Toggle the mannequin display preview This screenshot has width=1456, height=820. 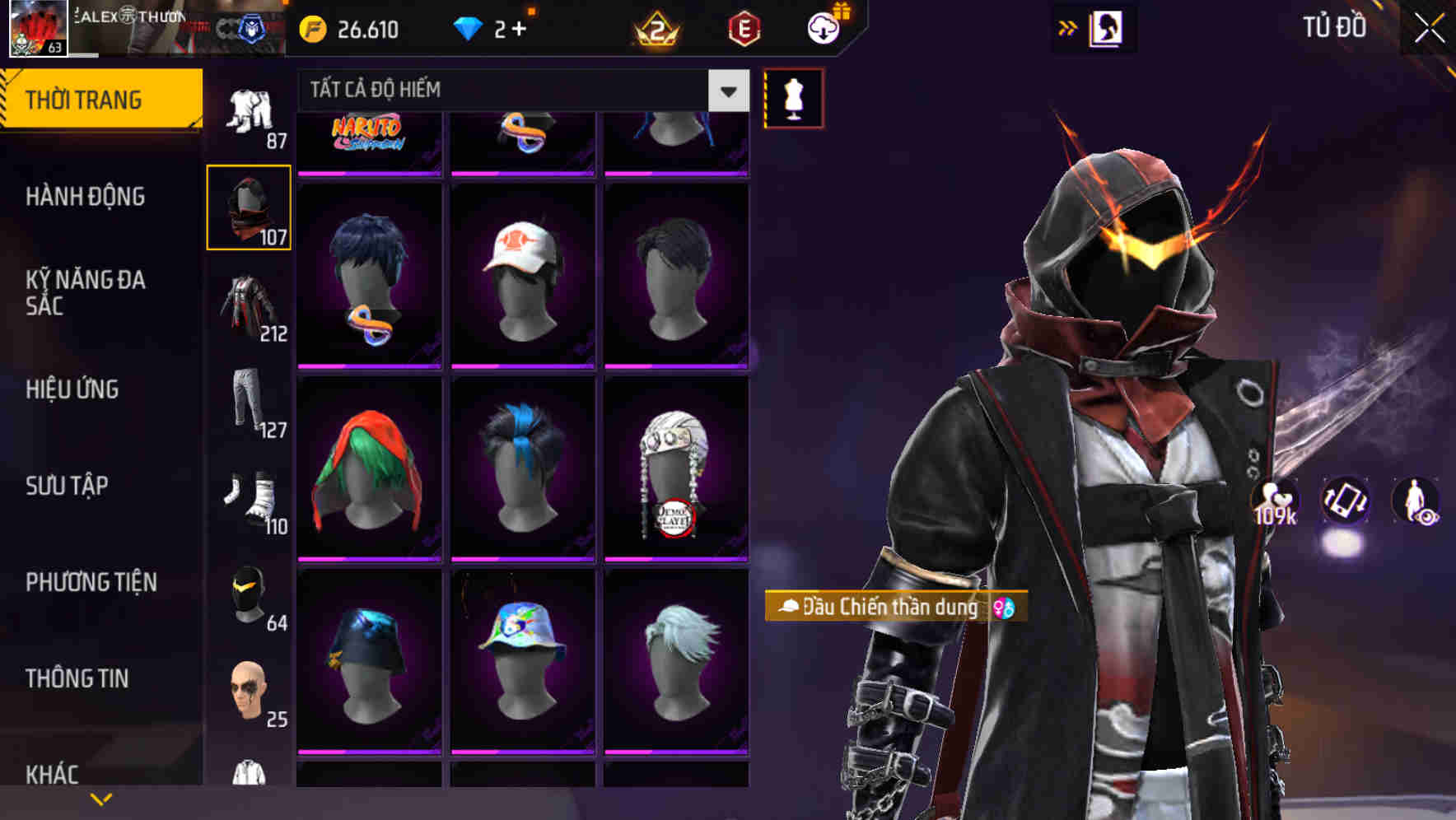(x=794, y=97)
